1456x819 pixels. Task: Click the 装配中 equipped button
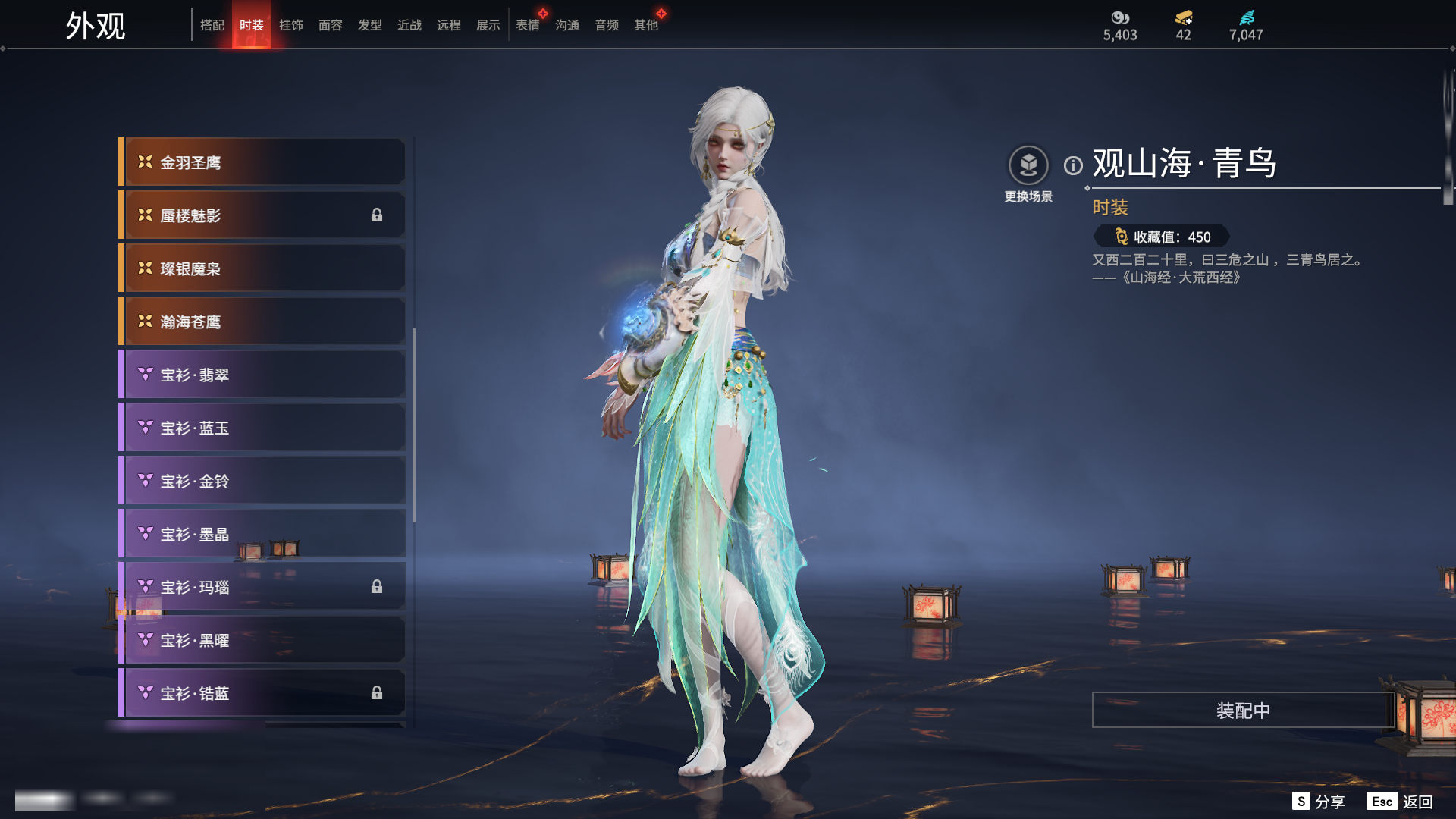[1242, 711]
